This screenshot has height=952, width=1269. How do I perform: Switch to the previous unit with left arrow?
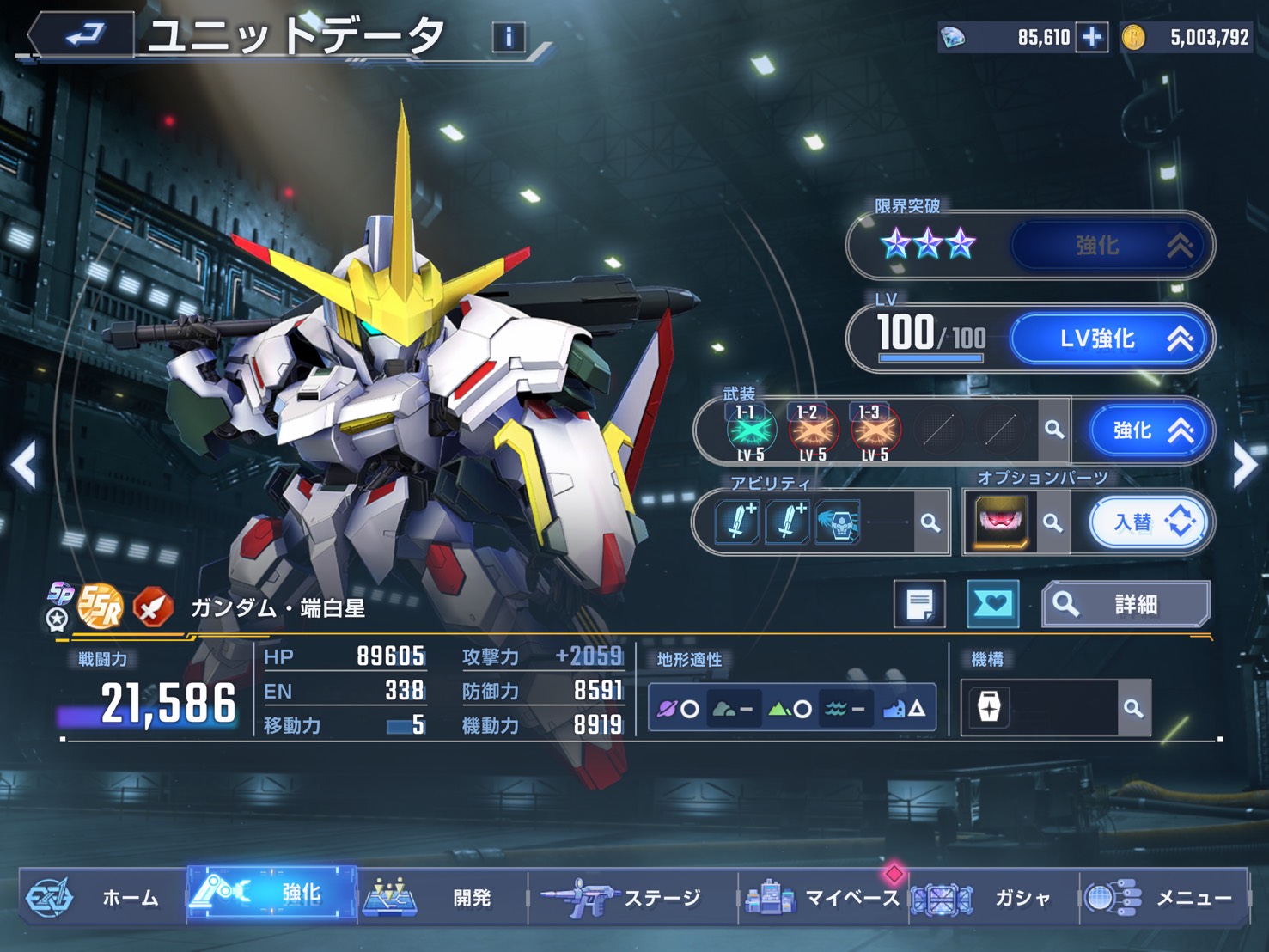[24, 465]
